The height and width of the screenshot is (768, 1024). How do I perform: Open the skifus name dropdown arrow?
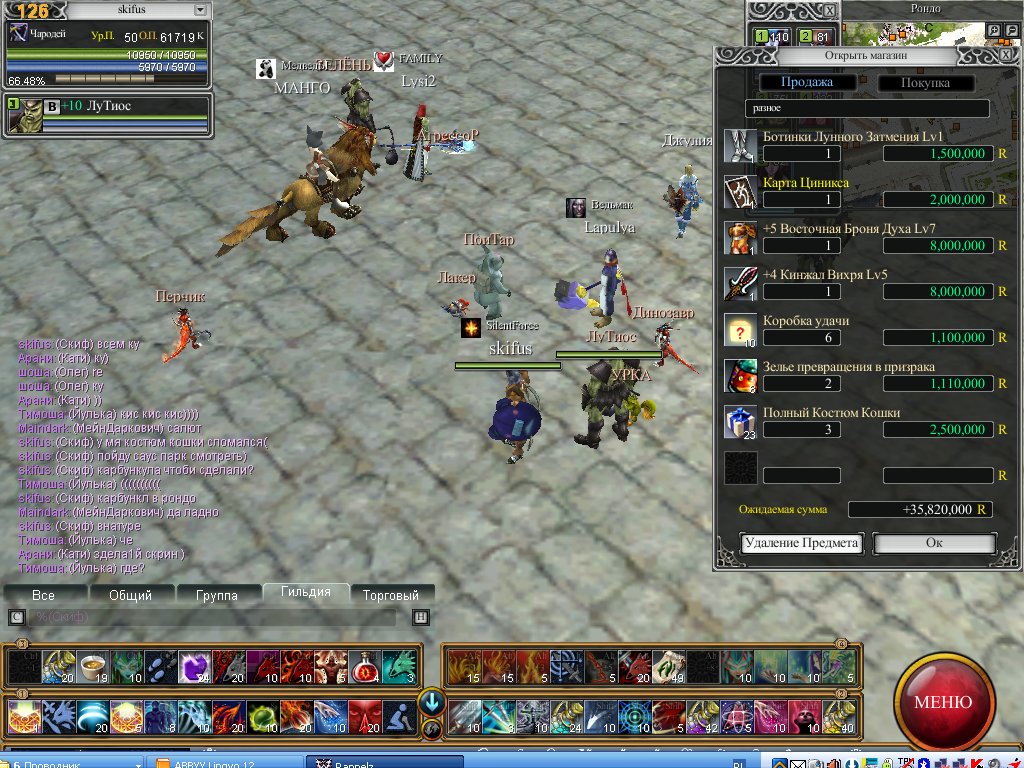tap(199, 9)
